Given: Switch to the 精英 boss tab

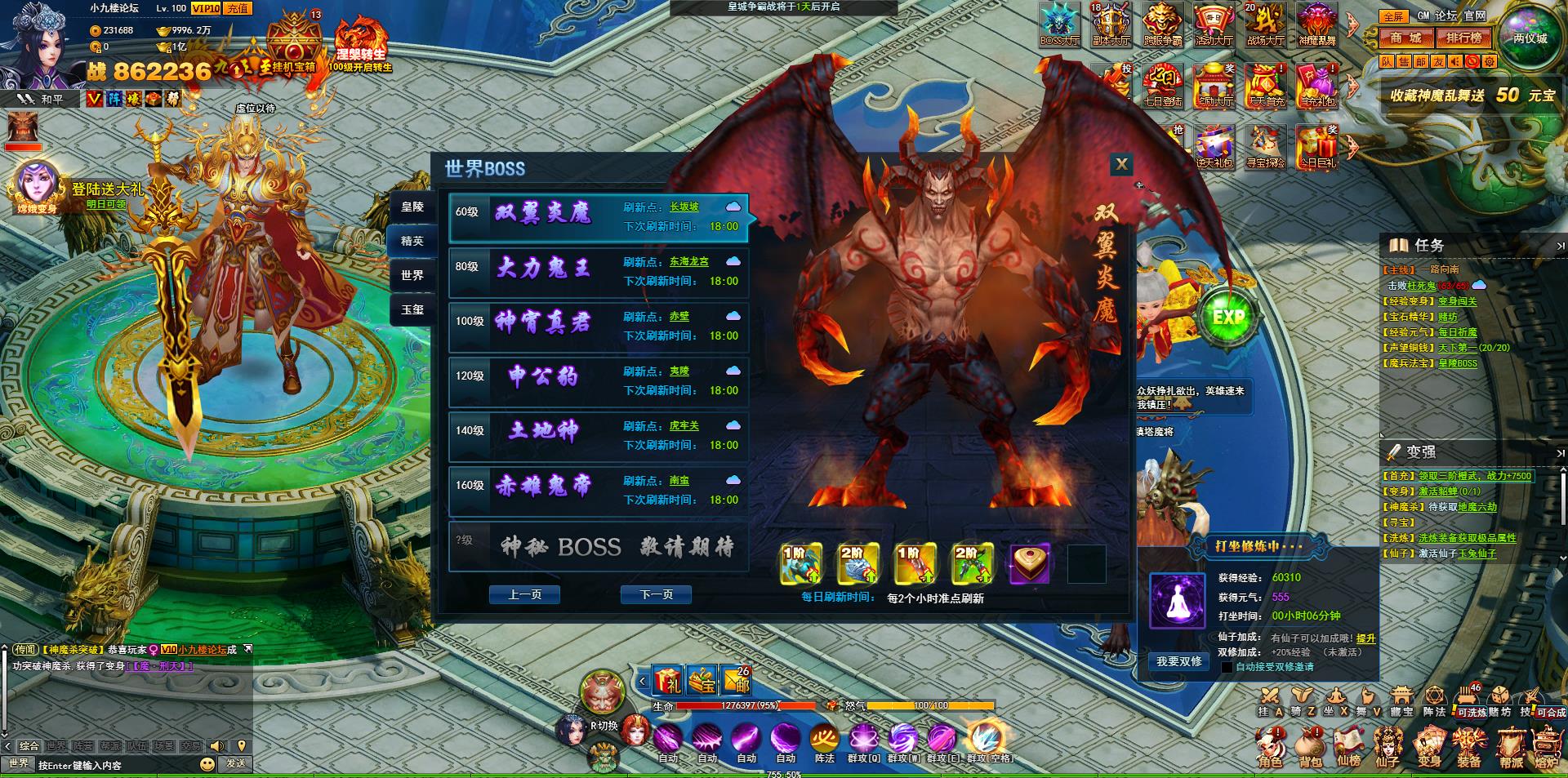Looking at the screenshot, I should (x=412, y=241).
